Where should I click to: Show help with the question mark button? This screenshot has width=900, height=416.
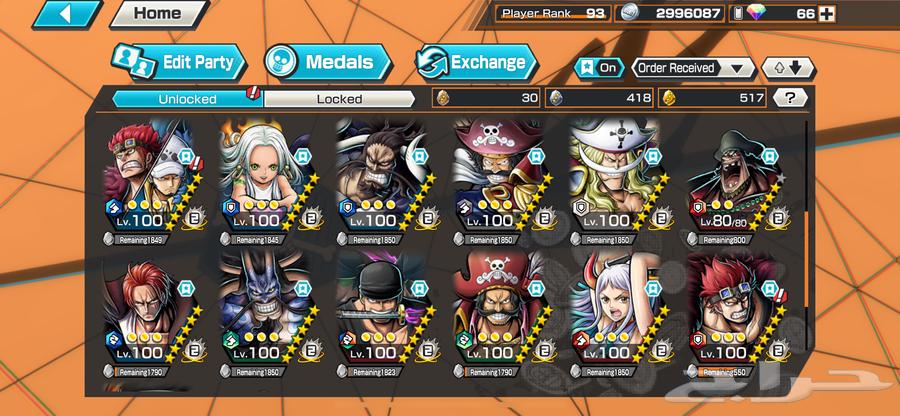[x=790, y=98]
